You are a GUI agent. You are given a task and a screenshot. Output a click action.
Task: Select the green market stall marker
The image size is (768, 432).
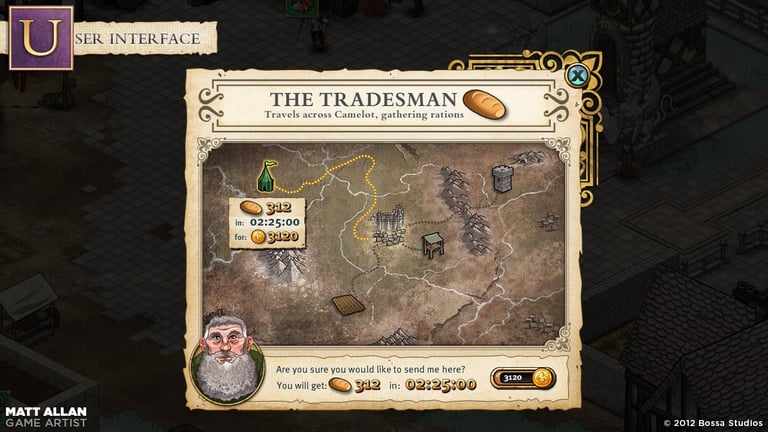click(432, 245)
